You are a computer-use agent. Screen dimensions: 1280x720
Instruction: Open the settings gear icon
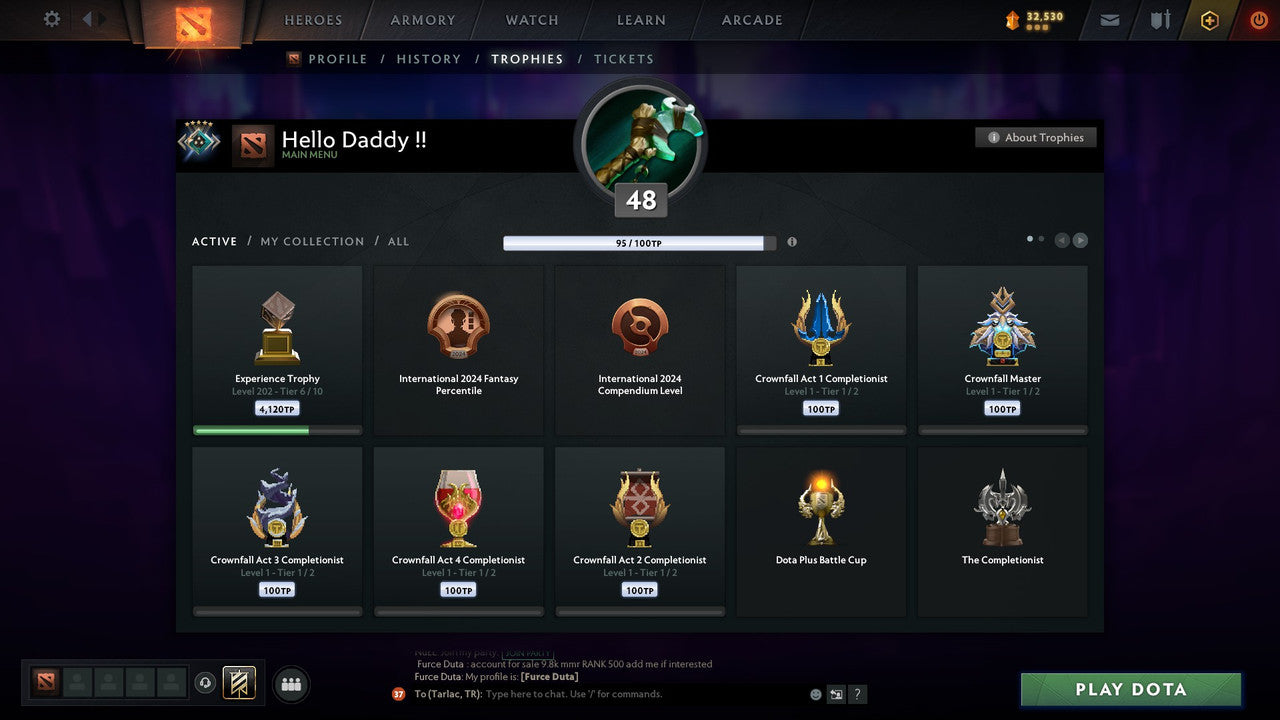(50, 19)
